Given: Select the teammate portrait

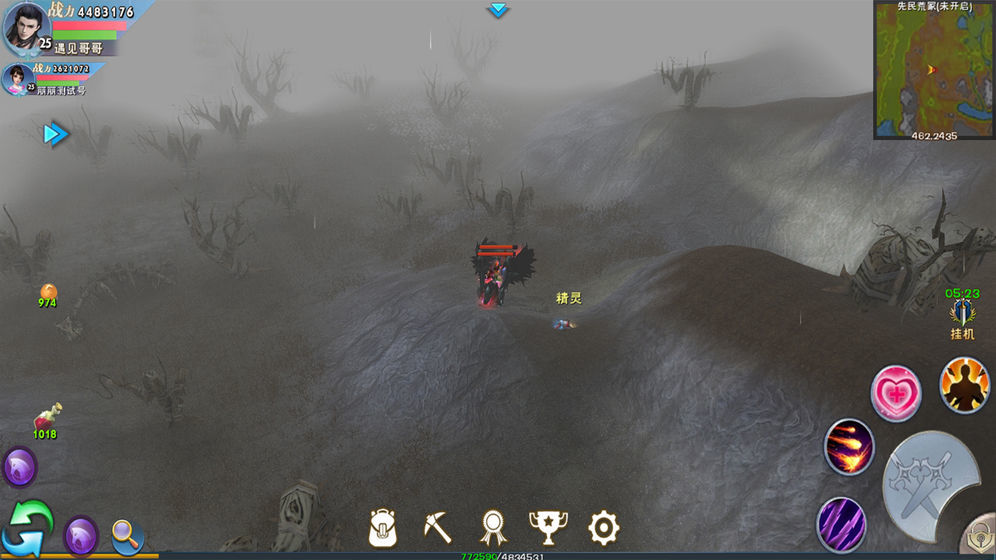Looking at the screenshot, I should (x=17, y=80).
